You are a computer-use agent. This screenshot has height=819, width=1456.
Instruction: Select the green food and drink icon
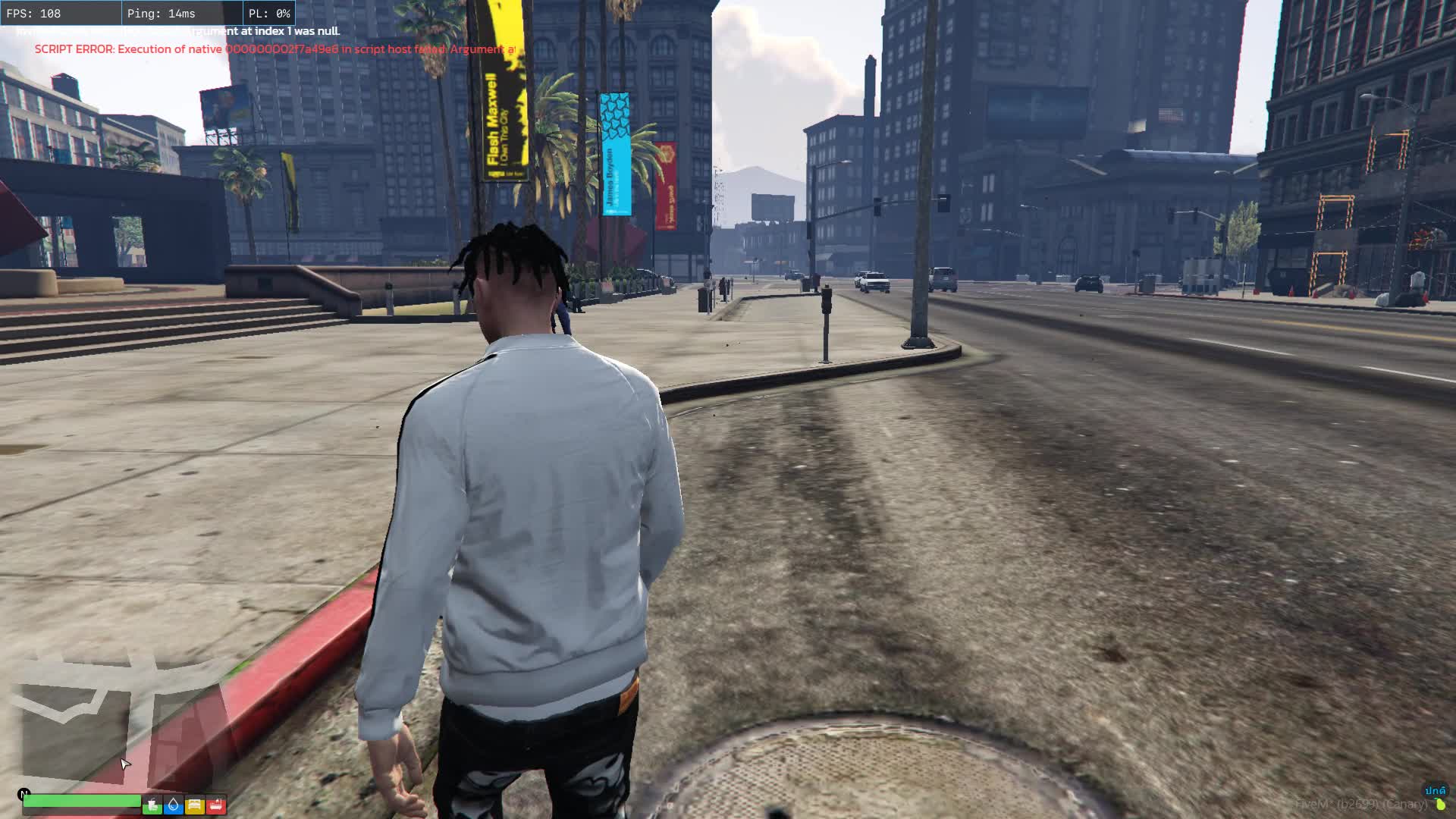click(x=152, y=805)
